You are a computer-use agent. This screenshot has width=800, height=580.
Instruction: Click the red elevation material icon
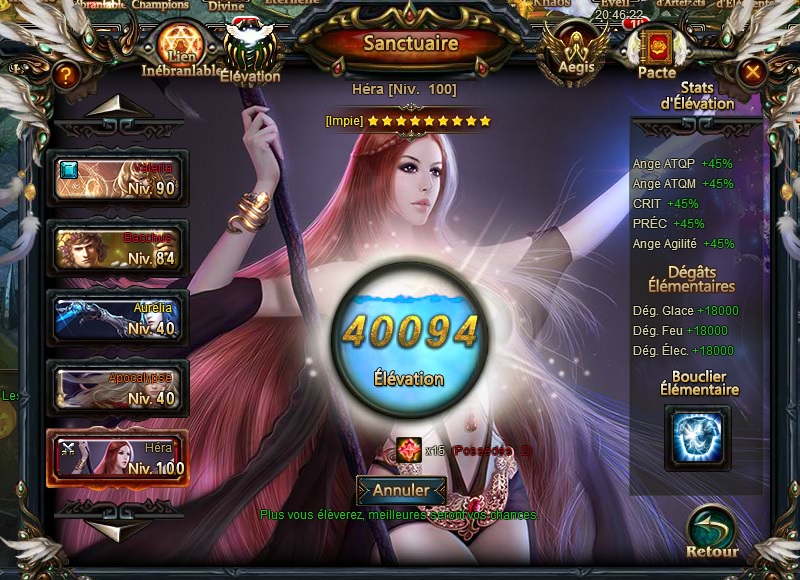pos(408,450)
